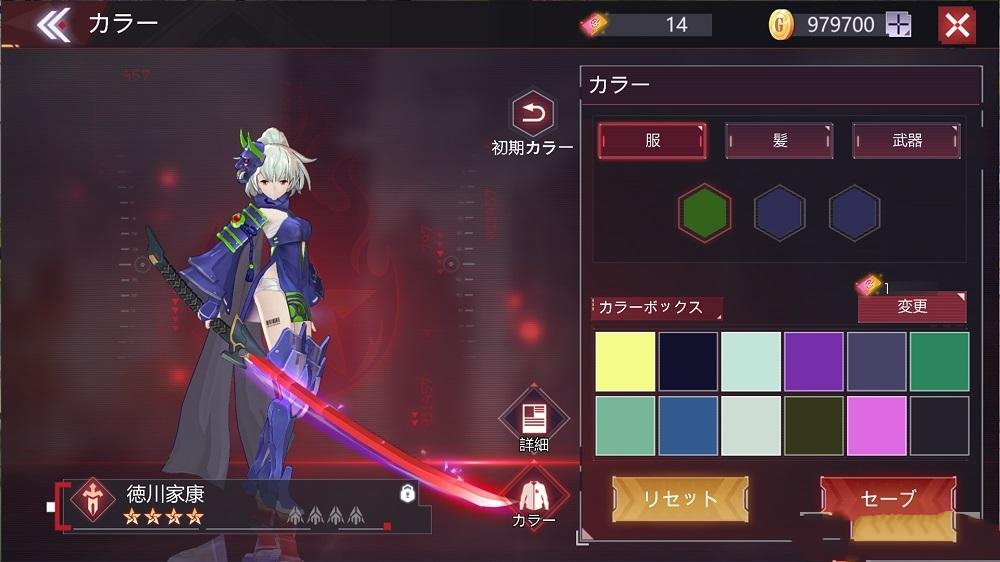The image size is (1000, 562).
Task: Save colors with the セーブ button
Action: (887, 498)
